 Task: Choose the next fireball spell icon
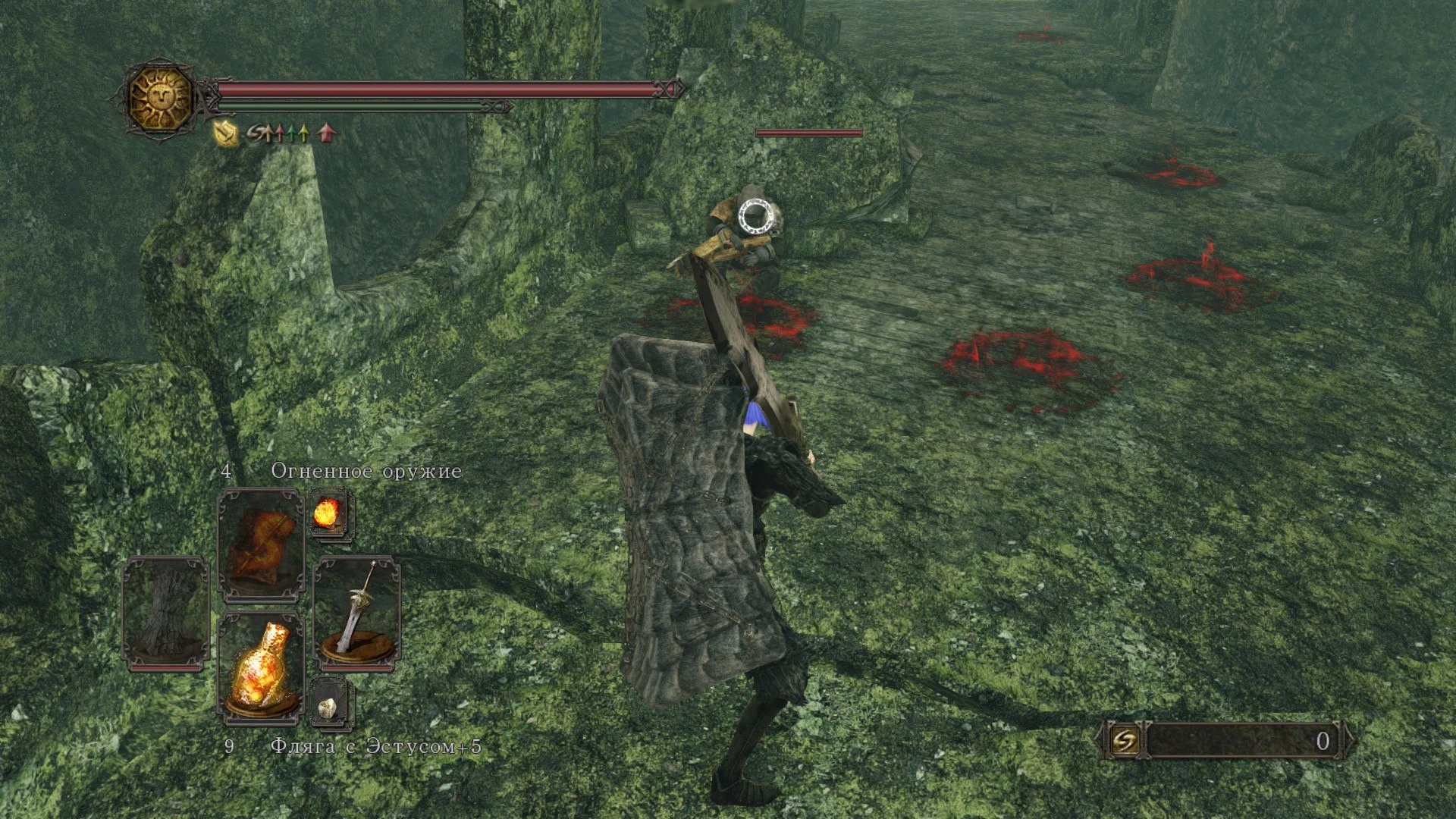(329, 513)
